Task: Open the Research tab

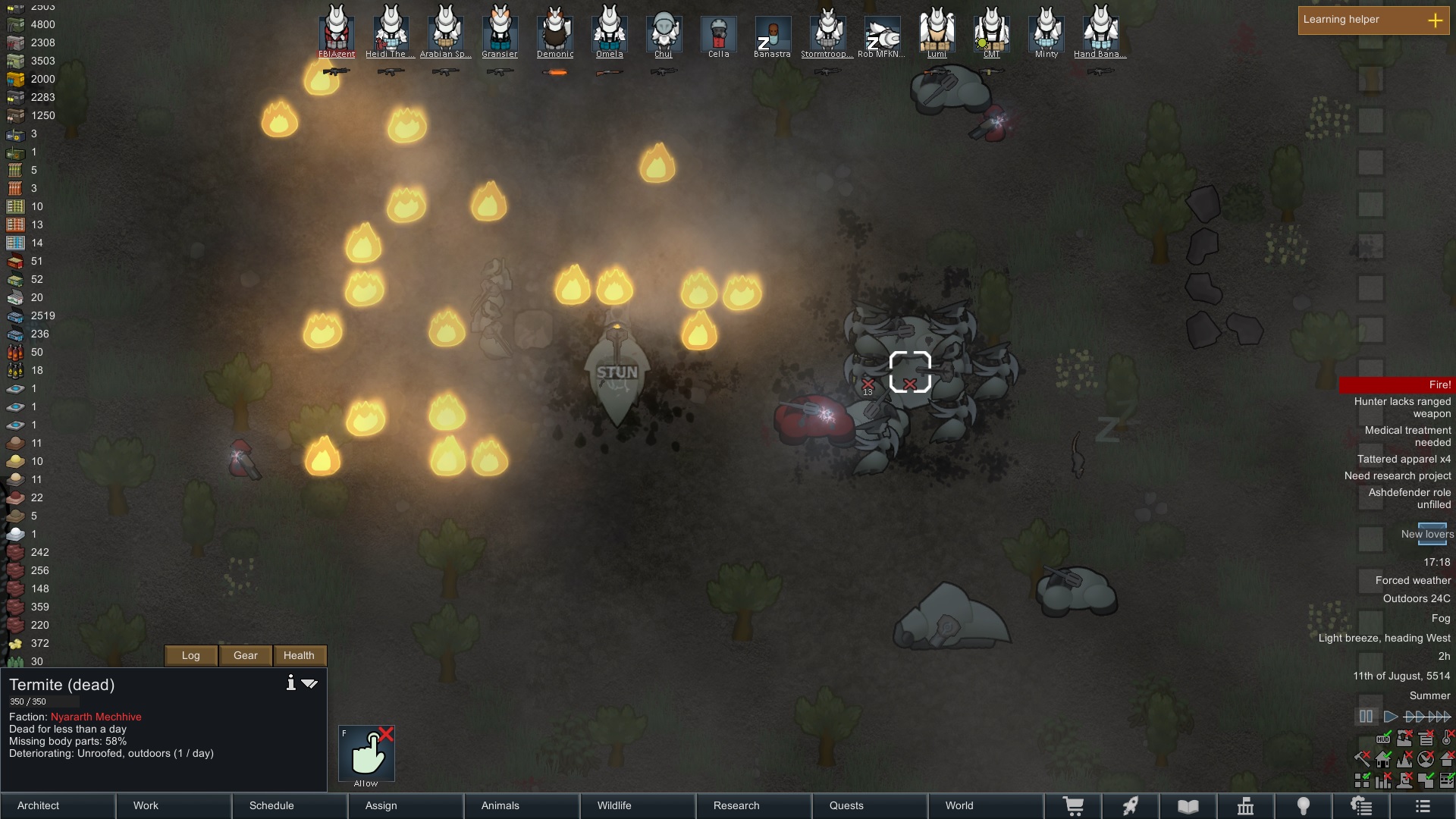Action: (x=755, y=805)
